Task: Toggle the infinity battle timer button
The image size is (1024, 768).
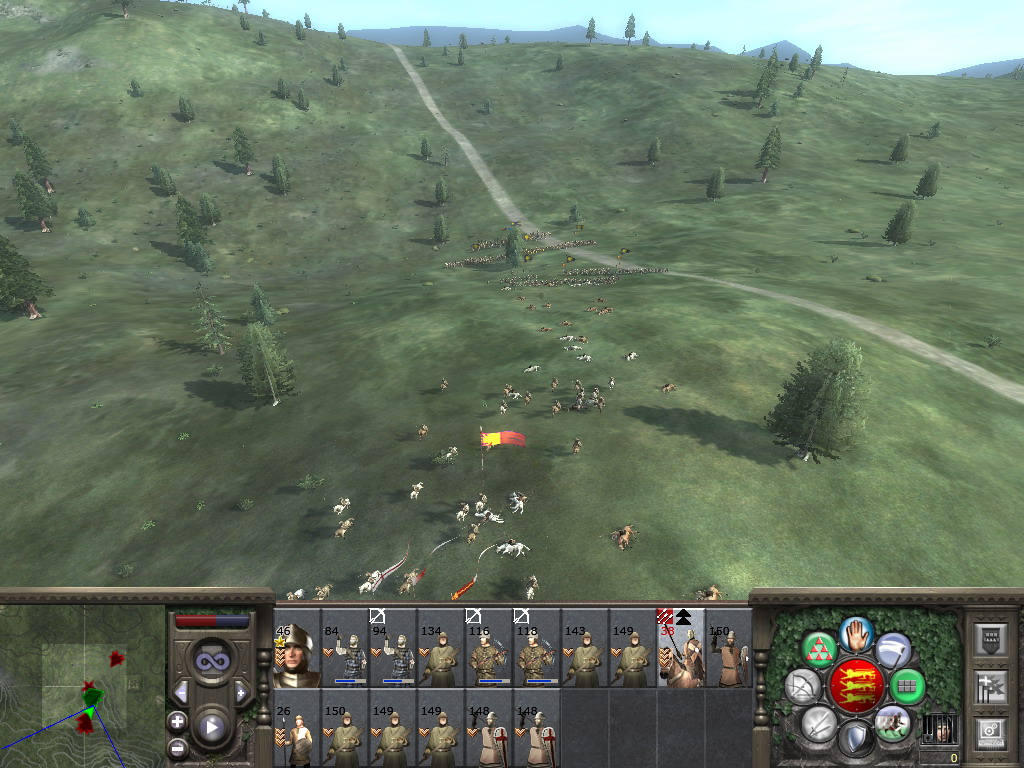Action: [211, 661]
